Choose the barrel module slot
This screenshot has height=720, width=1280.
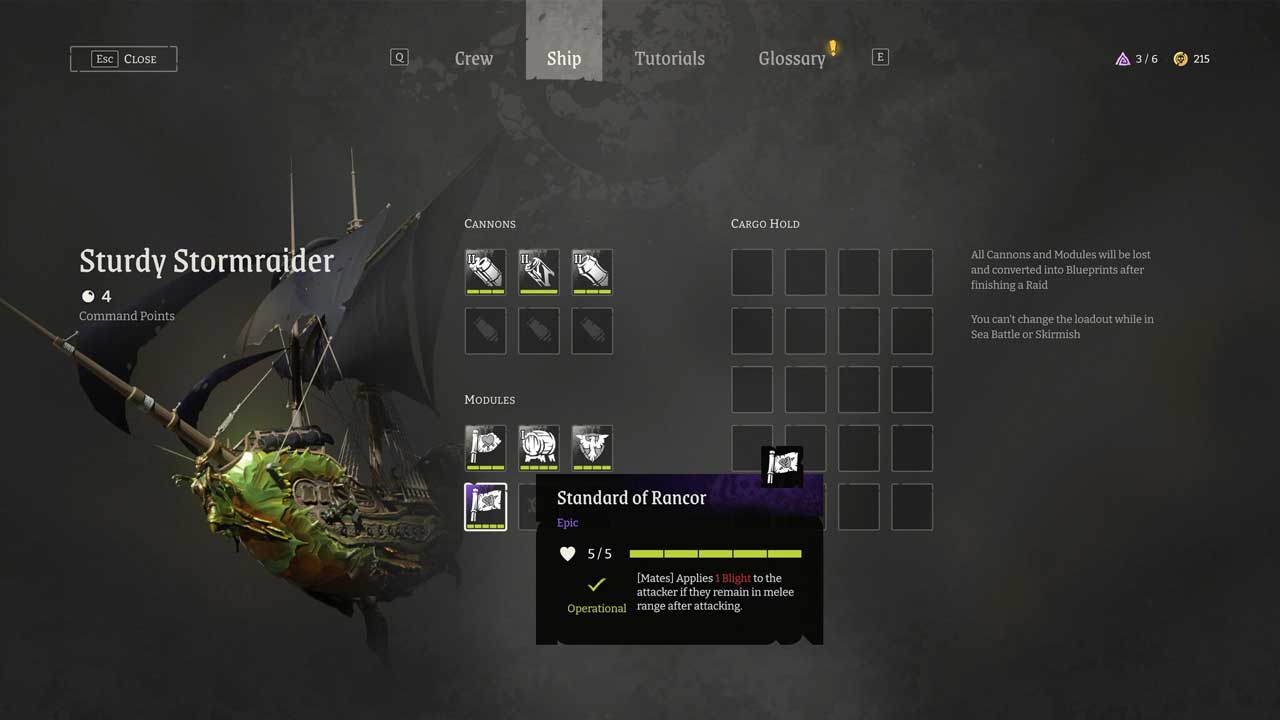pos(539,447)
